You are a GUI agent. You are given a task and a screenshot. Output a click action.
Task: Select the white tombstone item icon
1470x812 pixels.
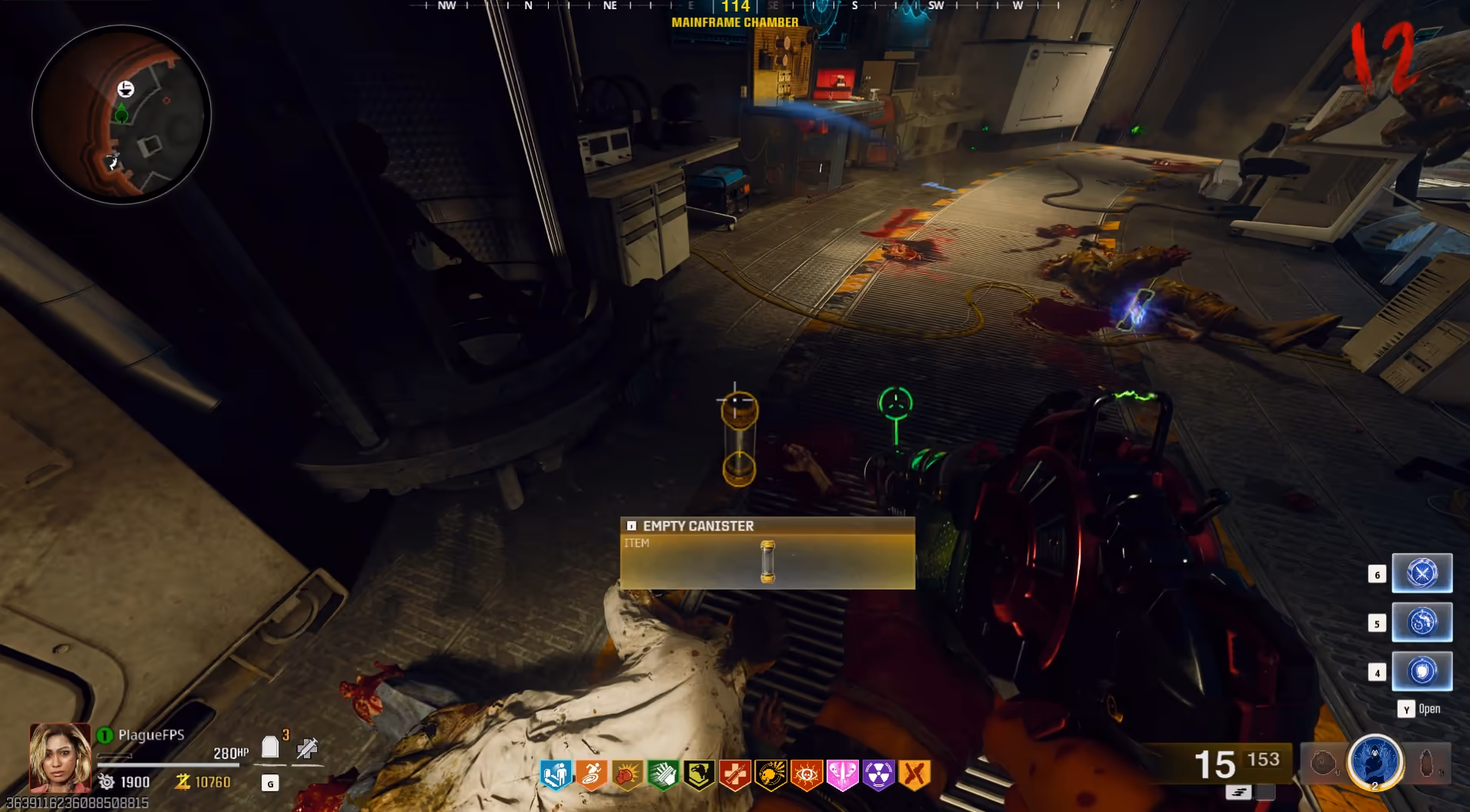270,747
